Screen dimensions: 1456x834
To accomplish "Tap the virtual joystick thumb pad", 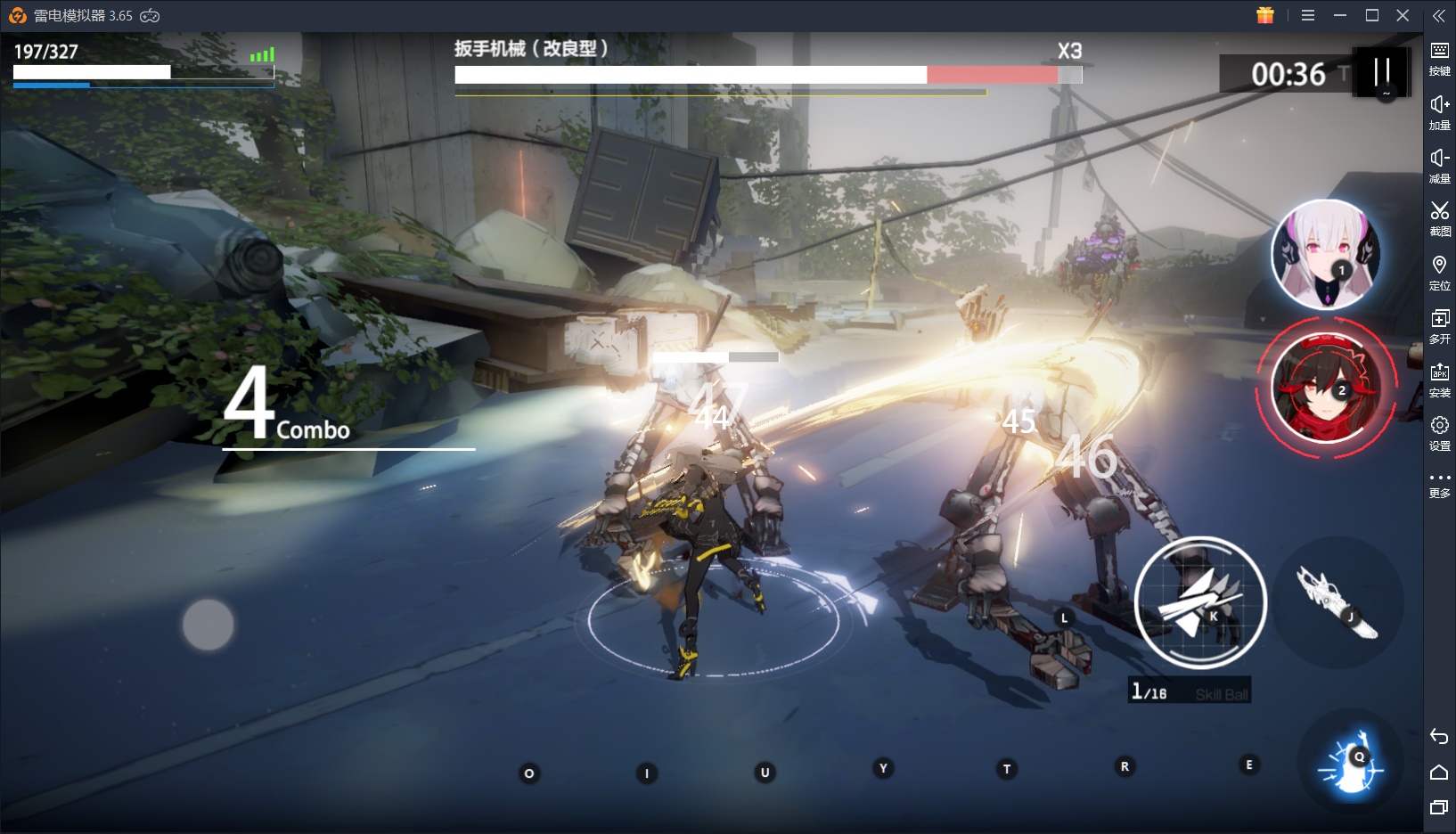I will pyautogui.click(x=209, y=624).
